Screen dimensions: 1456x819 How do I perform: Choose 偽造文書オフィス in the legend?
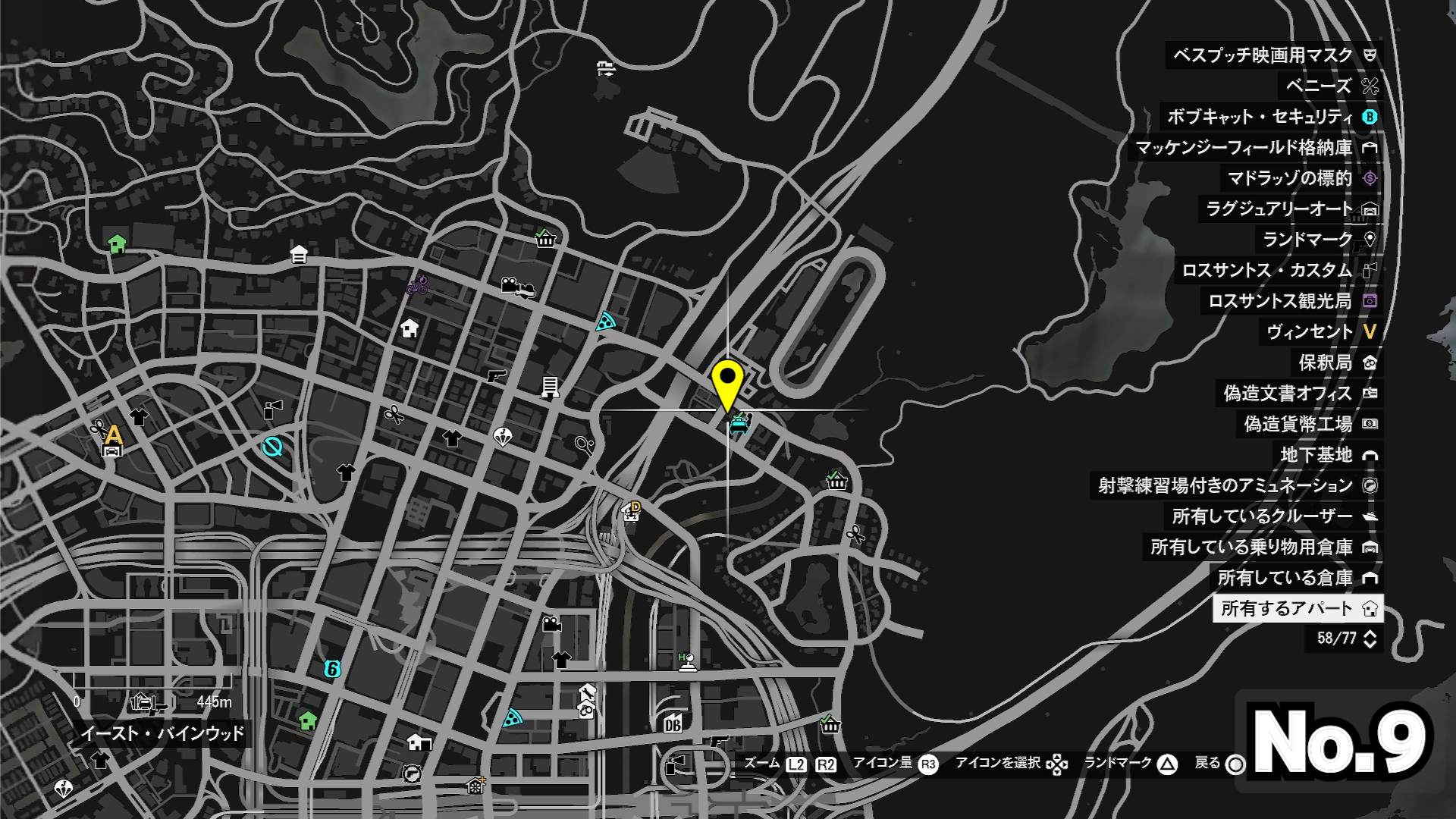point(1287,394)
